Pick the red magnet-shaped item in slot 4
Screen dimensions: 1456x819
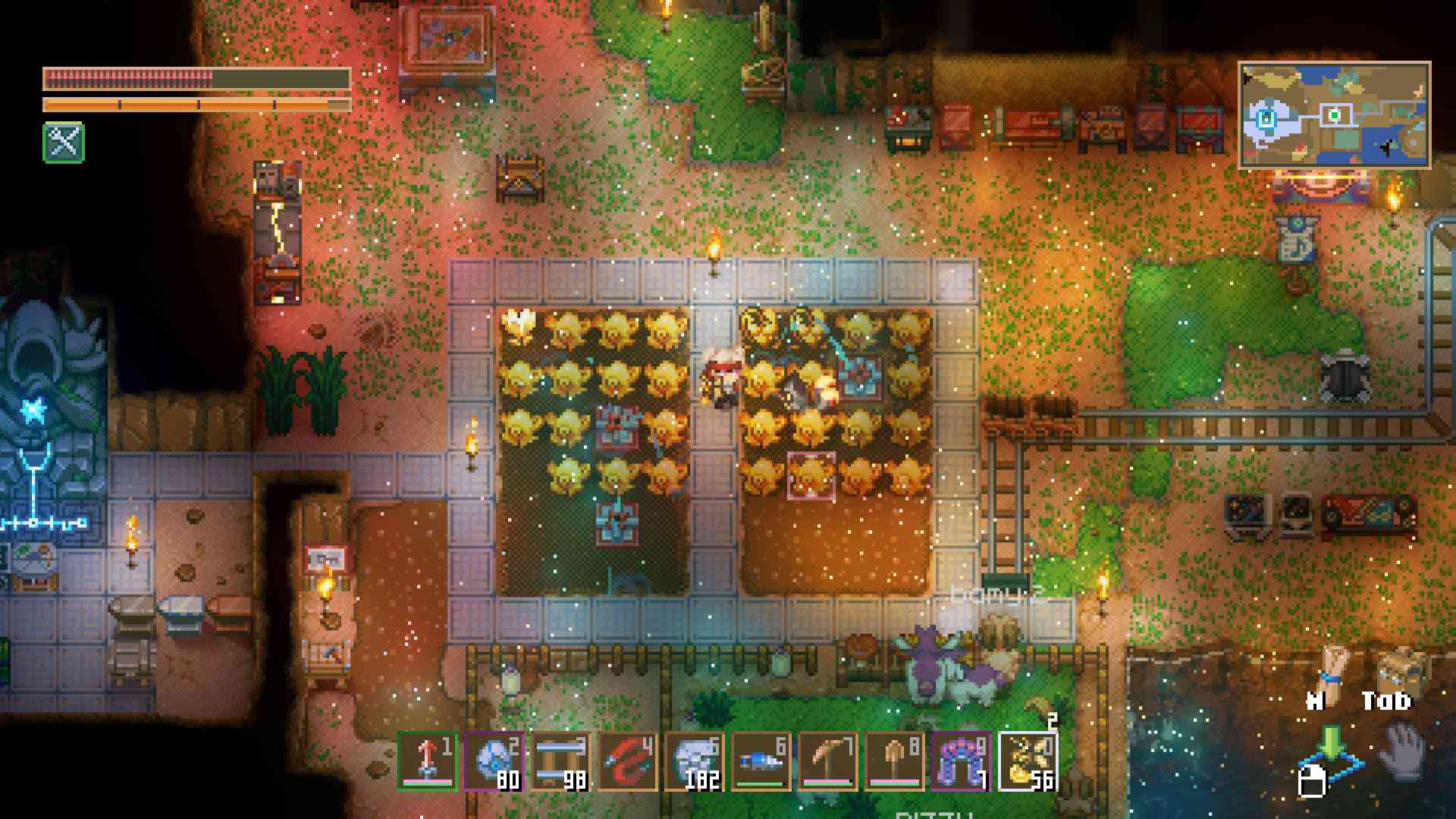627,761
